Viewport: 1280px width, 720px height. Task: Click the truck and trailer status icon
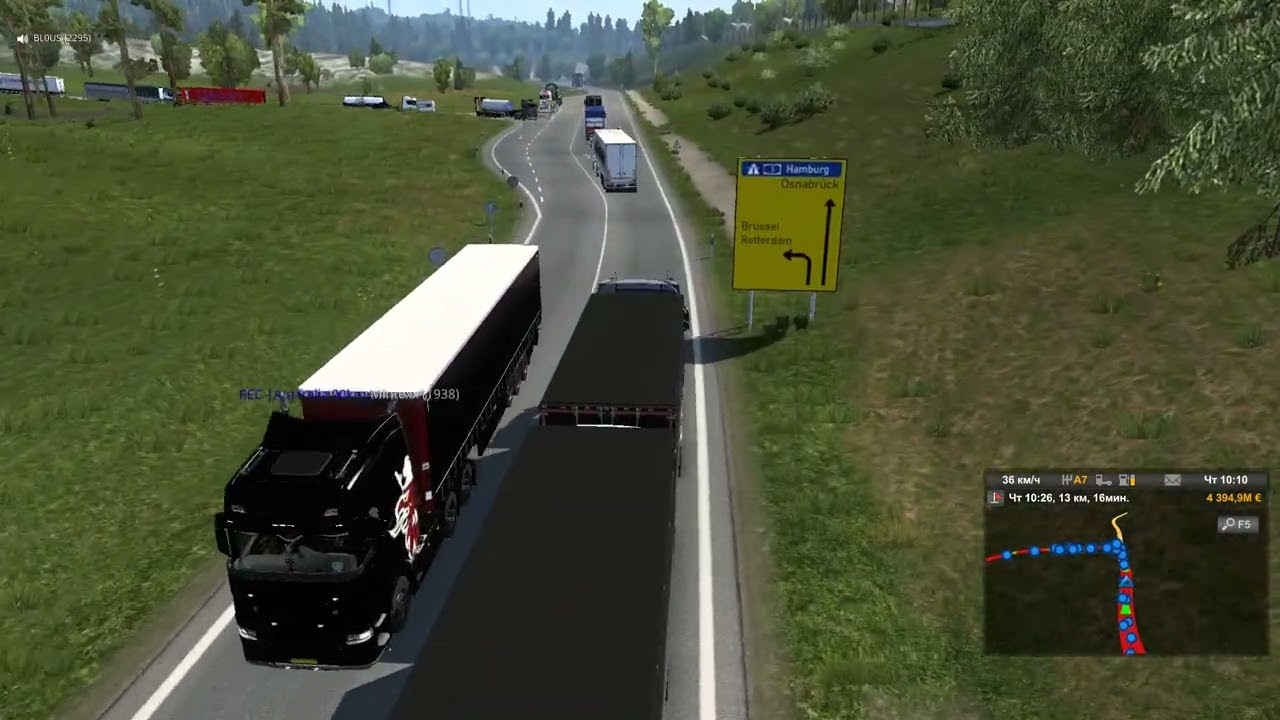click(x=1103, y=480)
